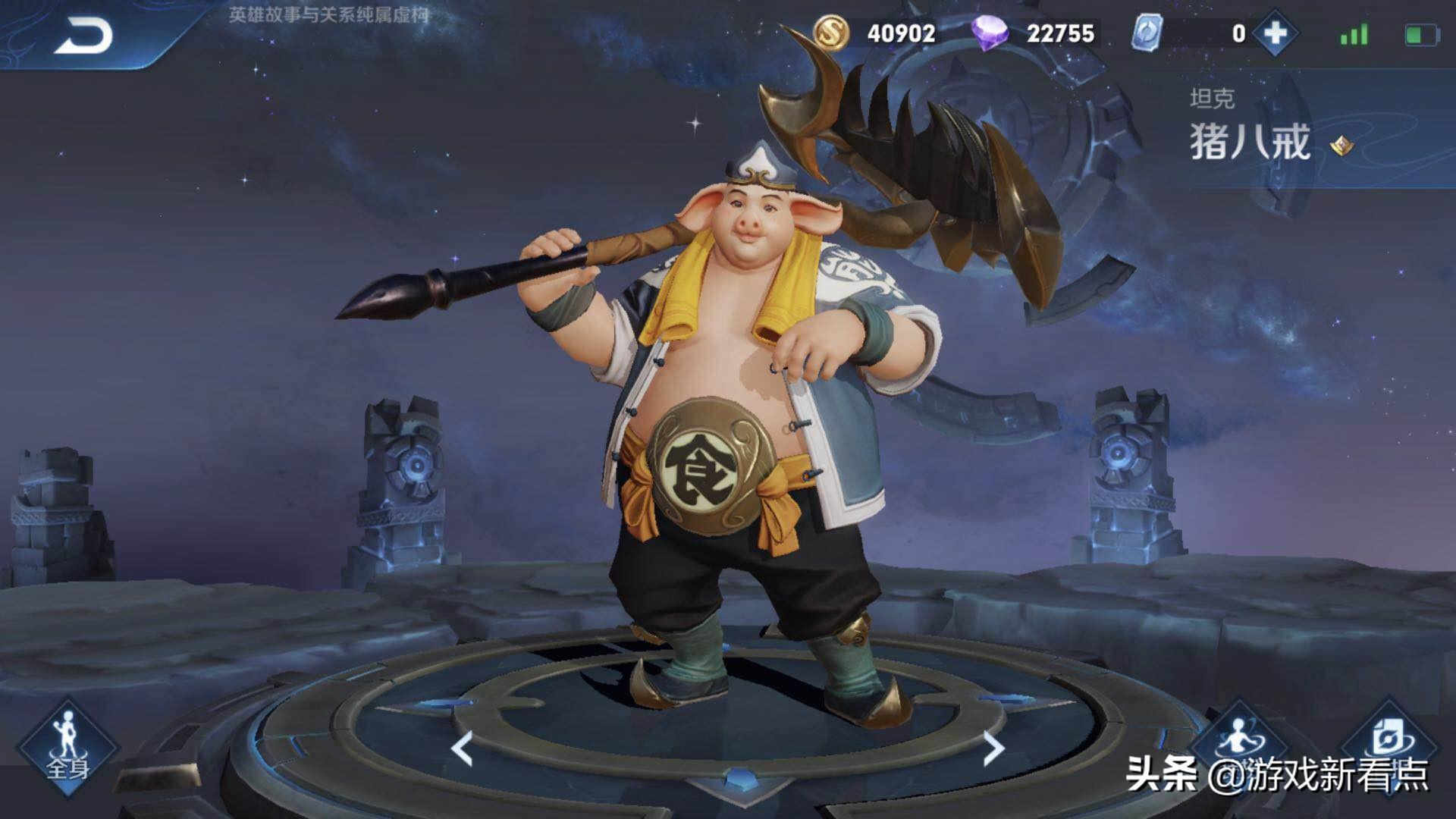Add vouchers with the plus button
This screenshot has width=1456, height=819.
coord(1276,33)
